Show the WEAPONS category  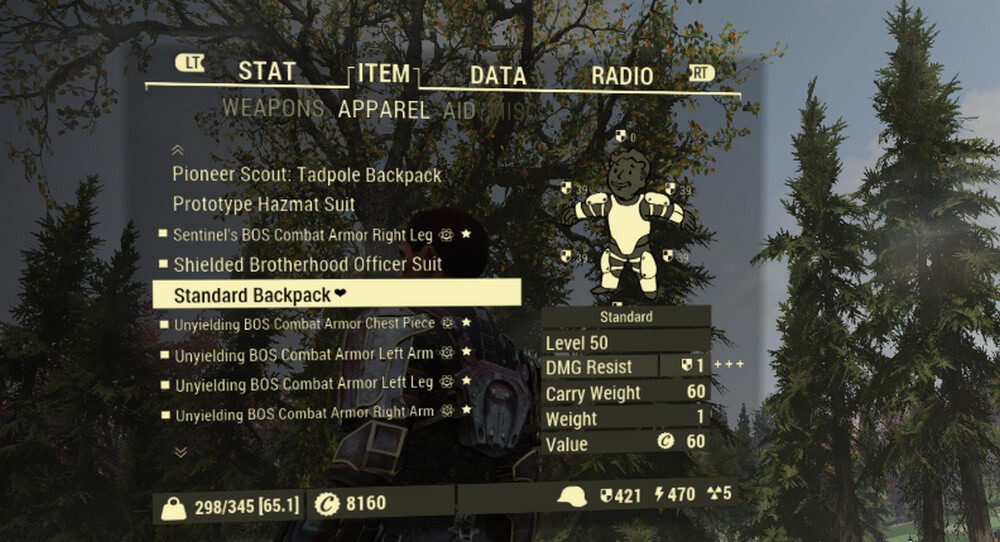[273, 108]
